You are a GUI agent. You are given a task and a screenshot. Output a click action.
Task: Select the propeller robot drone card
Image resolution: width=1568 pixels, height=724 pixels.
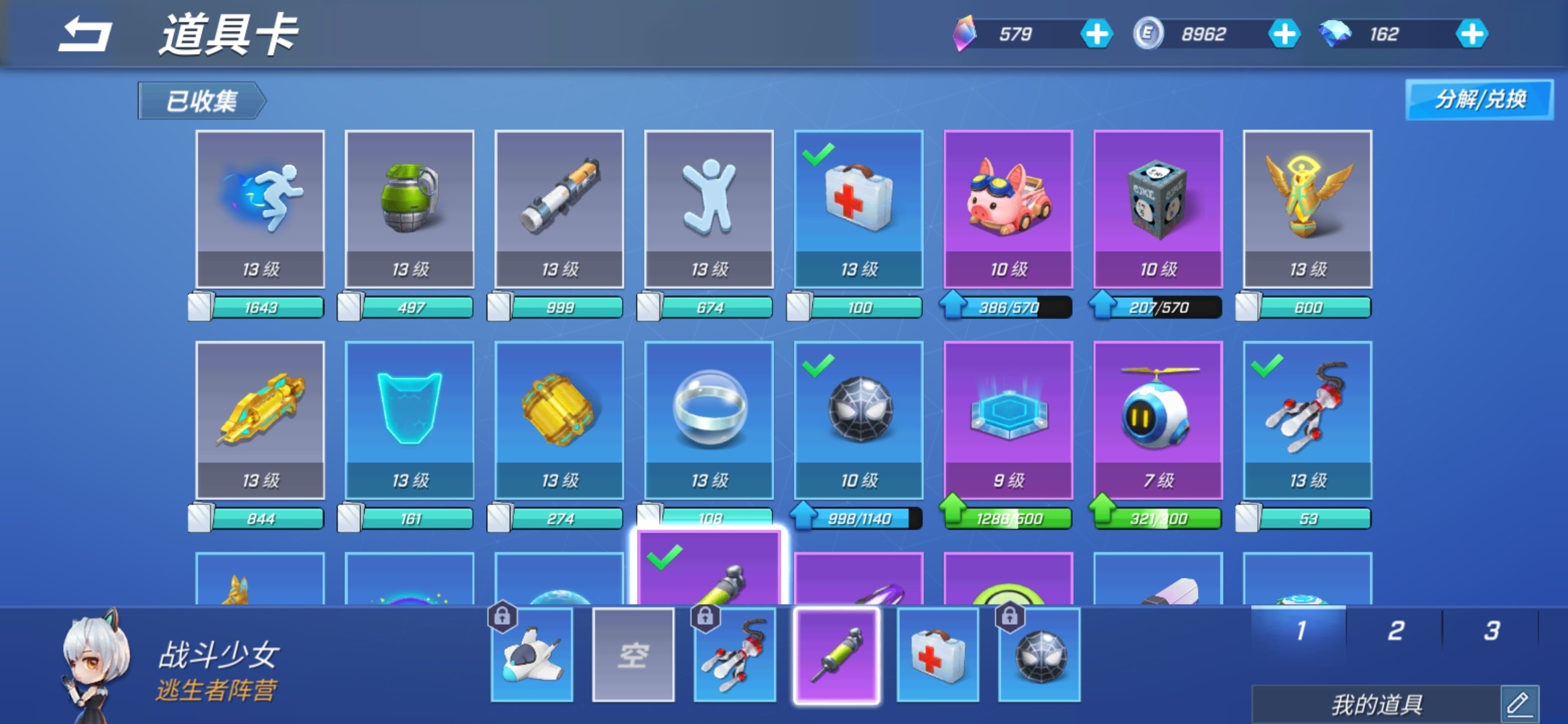[1158, 420]
